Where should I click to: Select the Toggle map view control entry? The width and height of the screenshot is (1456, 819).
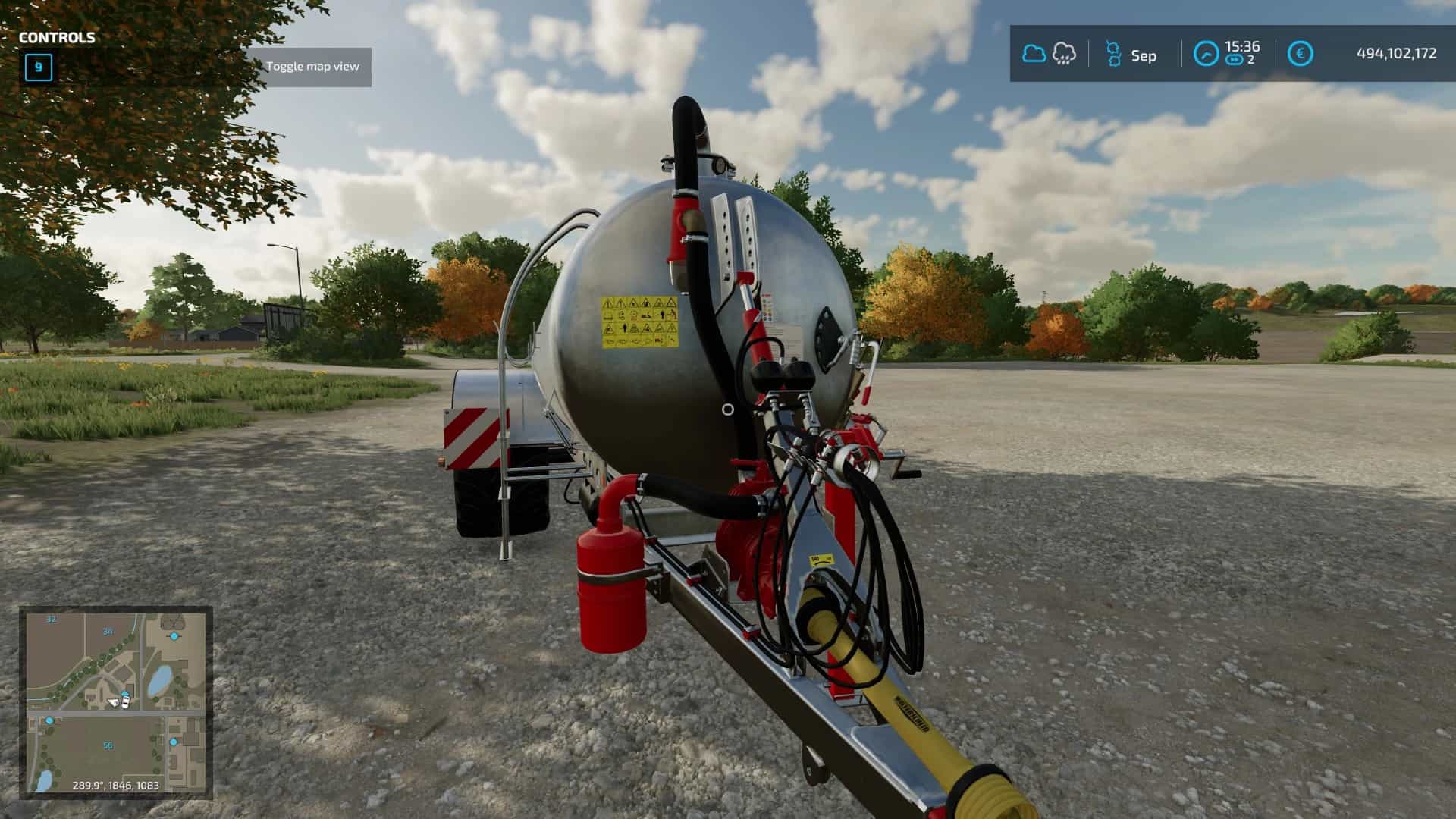312,67
